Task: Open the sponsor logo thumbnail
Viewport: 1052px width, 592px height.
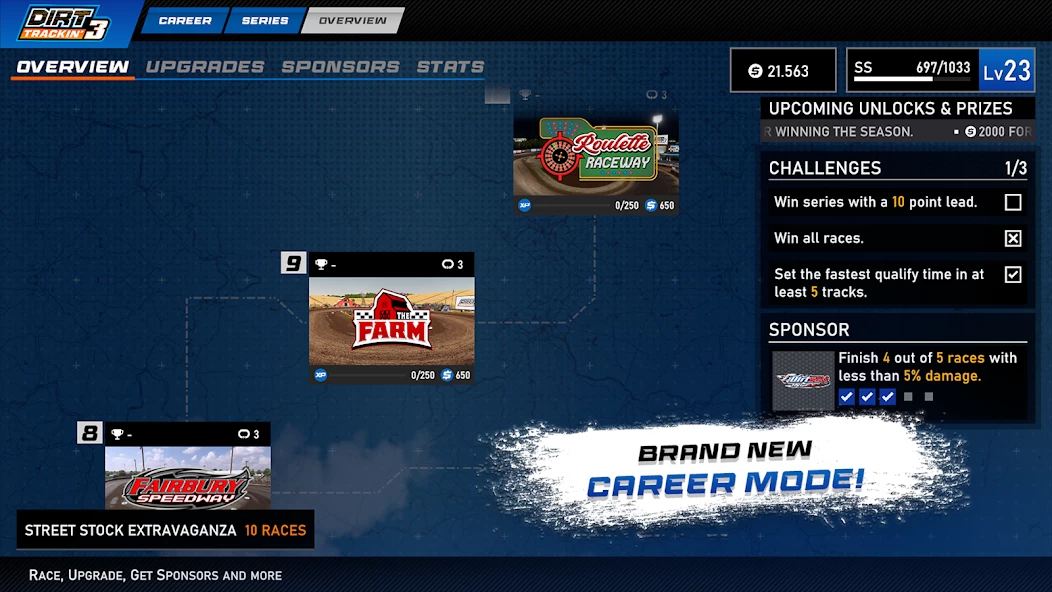Action: click(803, 381)
